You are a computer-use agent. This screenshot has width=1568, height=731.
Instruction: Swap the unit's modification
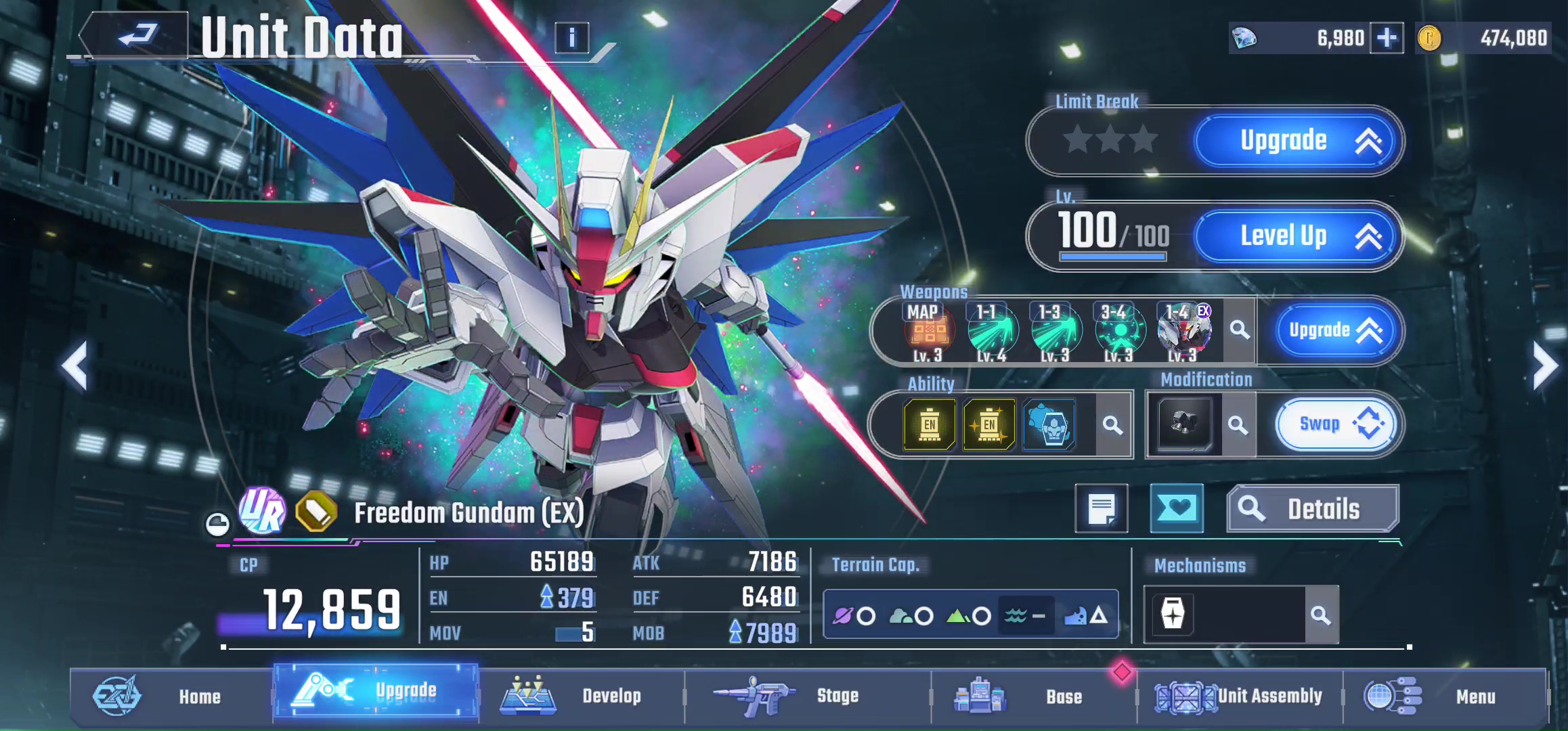(x=1334, y=424)
